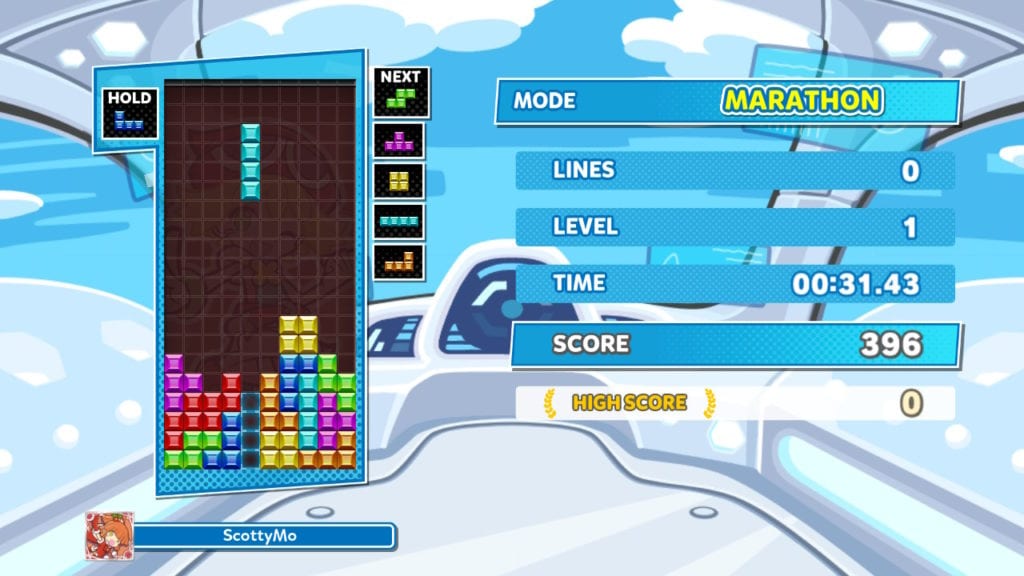Image resolution: width=1024 pixels, height=576 pixels.
Task: Click the green S piece in NEXT
Action: click(401, 97)
